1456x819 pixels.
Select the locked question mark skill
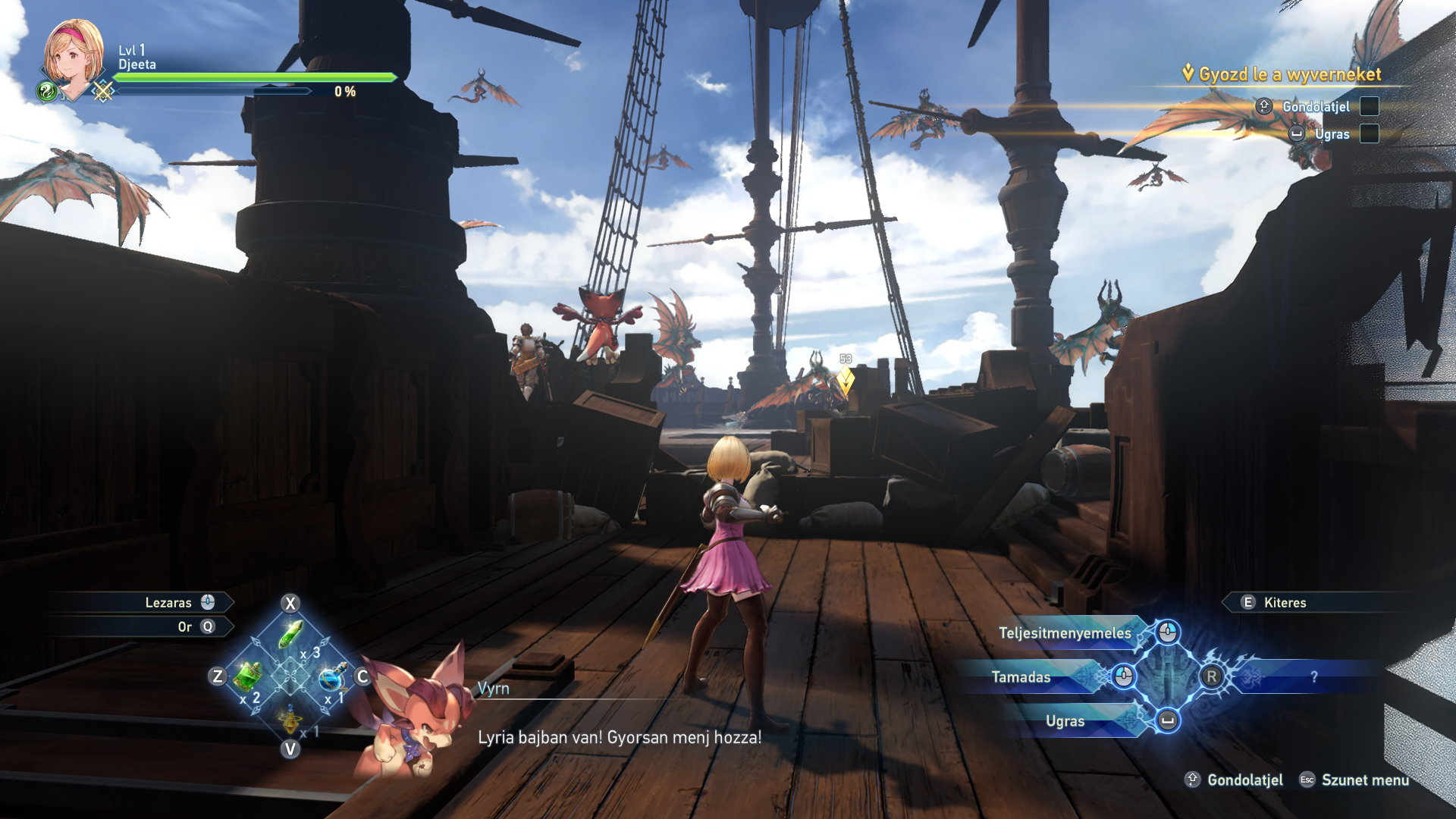[x=1313, y=677]
